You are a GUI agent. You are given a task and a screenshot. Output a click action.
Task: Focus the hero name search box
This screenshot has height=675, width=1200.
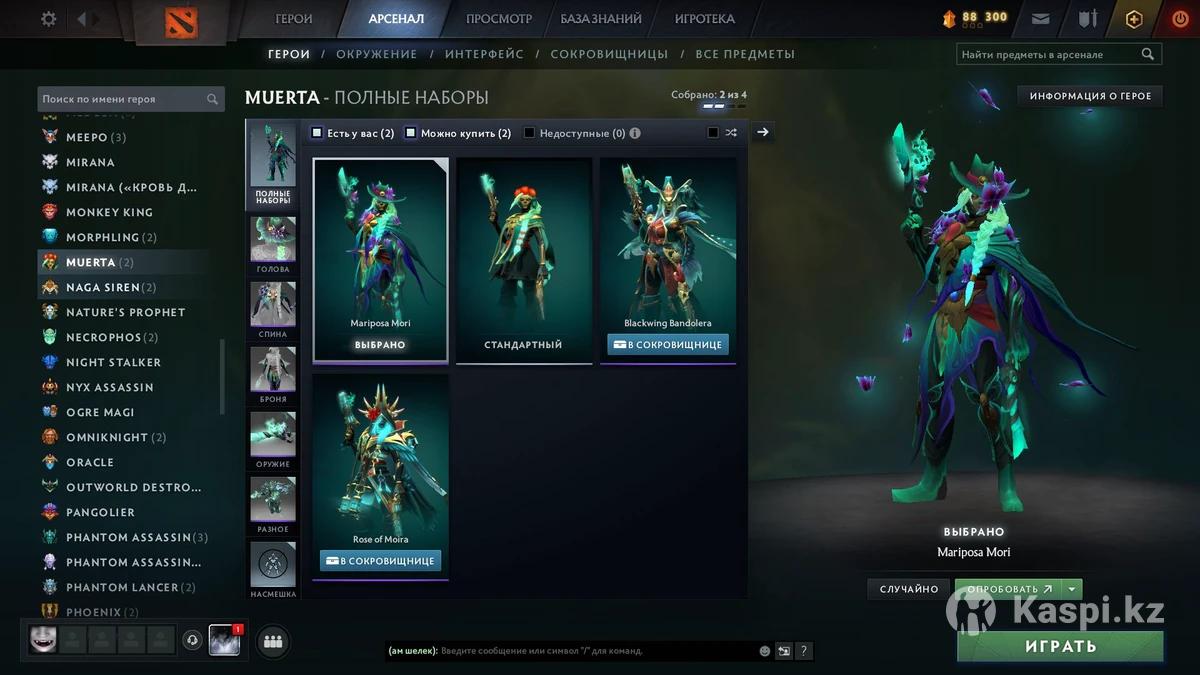point(124,99)
